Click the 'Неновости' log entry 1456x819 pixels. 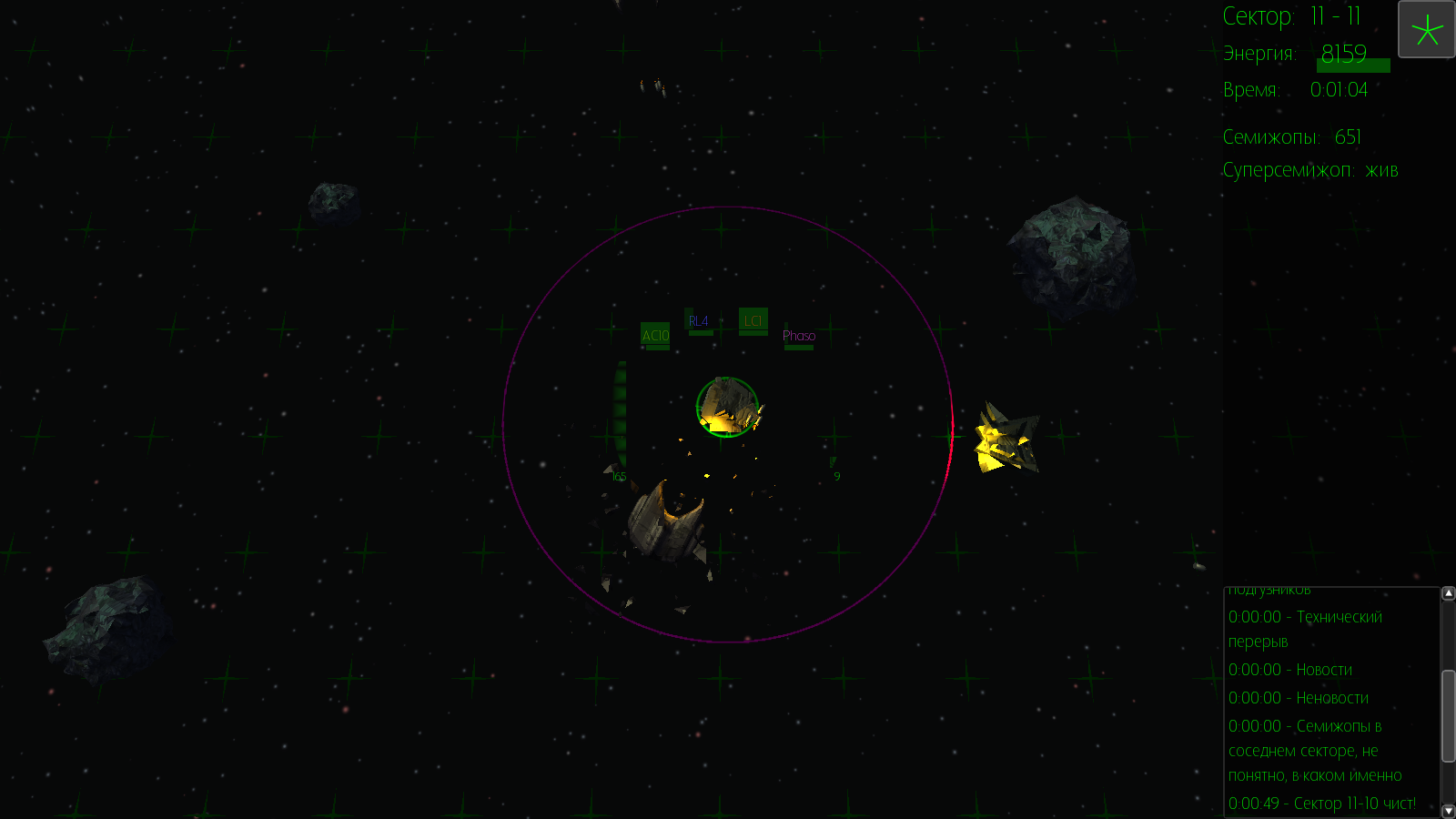(x=1299, y=698)
